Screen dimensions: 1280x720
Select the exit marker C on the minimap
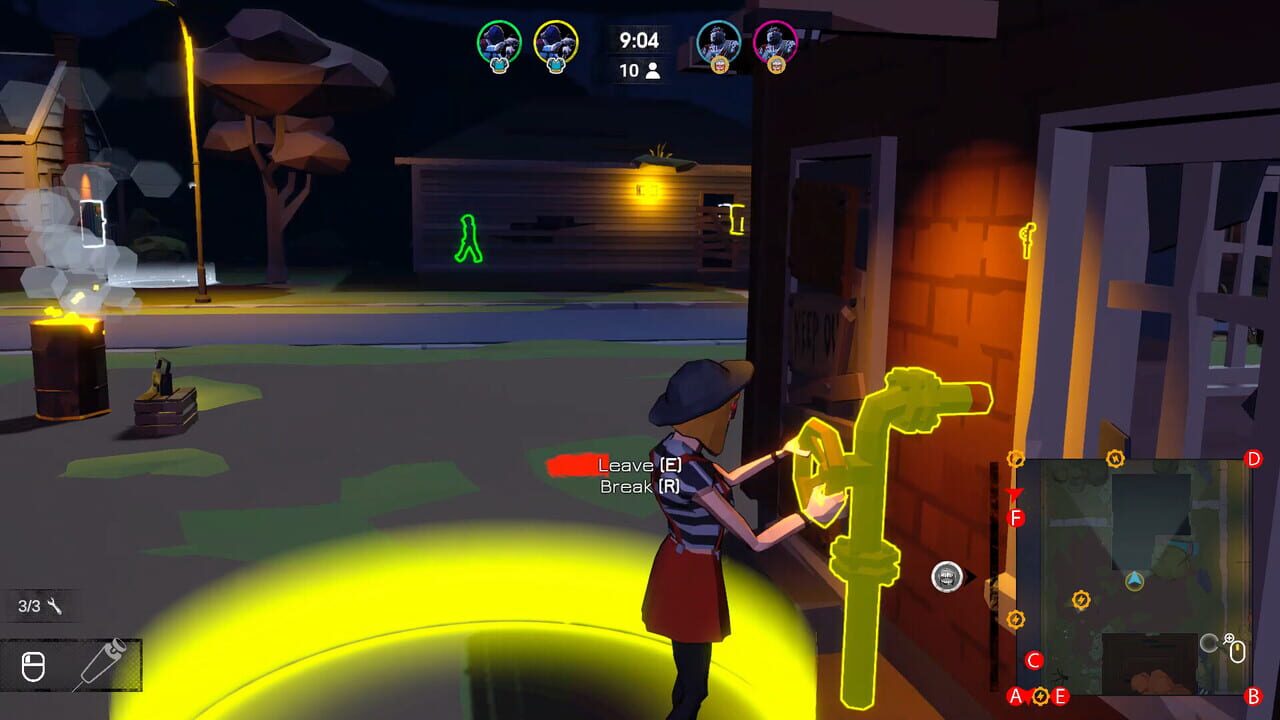click(x=1034, y=661)
